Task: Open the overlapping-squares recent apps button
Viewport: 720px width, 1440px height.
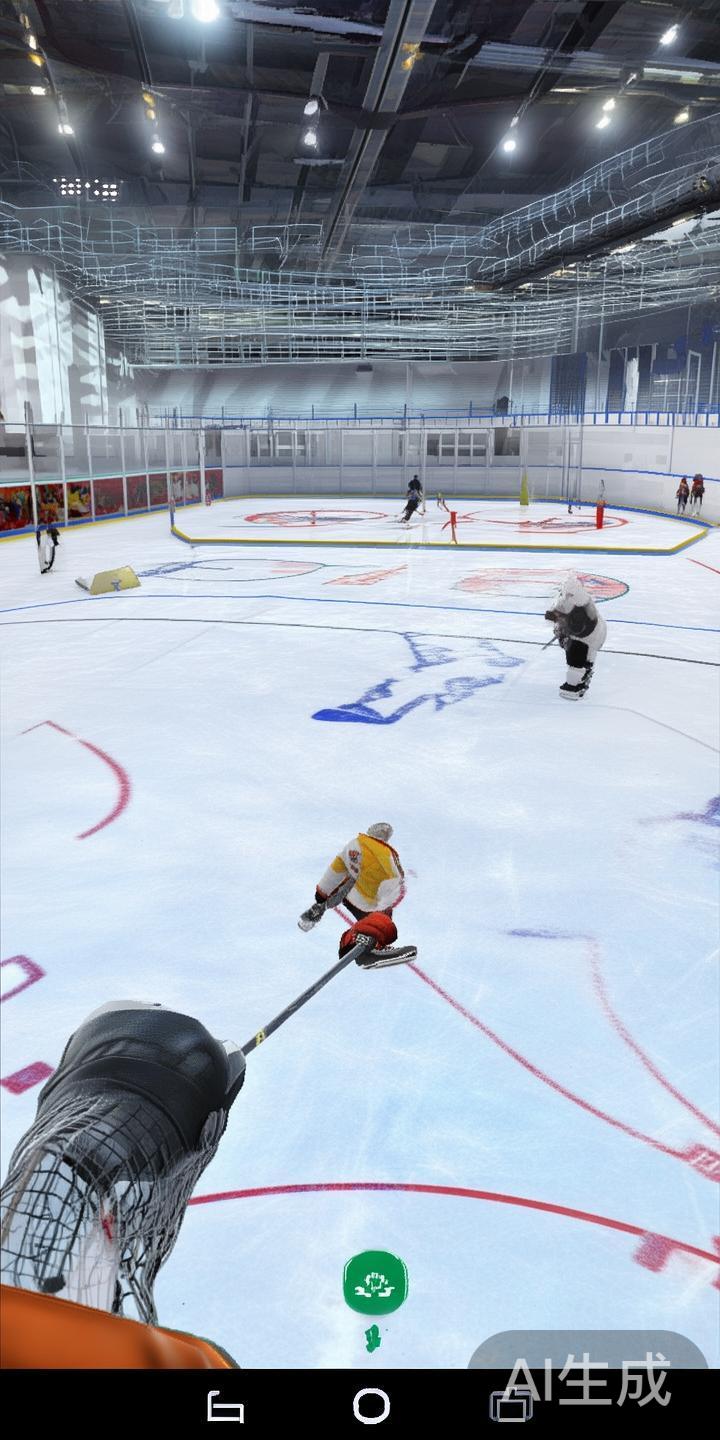Action: click(511, 1406)
